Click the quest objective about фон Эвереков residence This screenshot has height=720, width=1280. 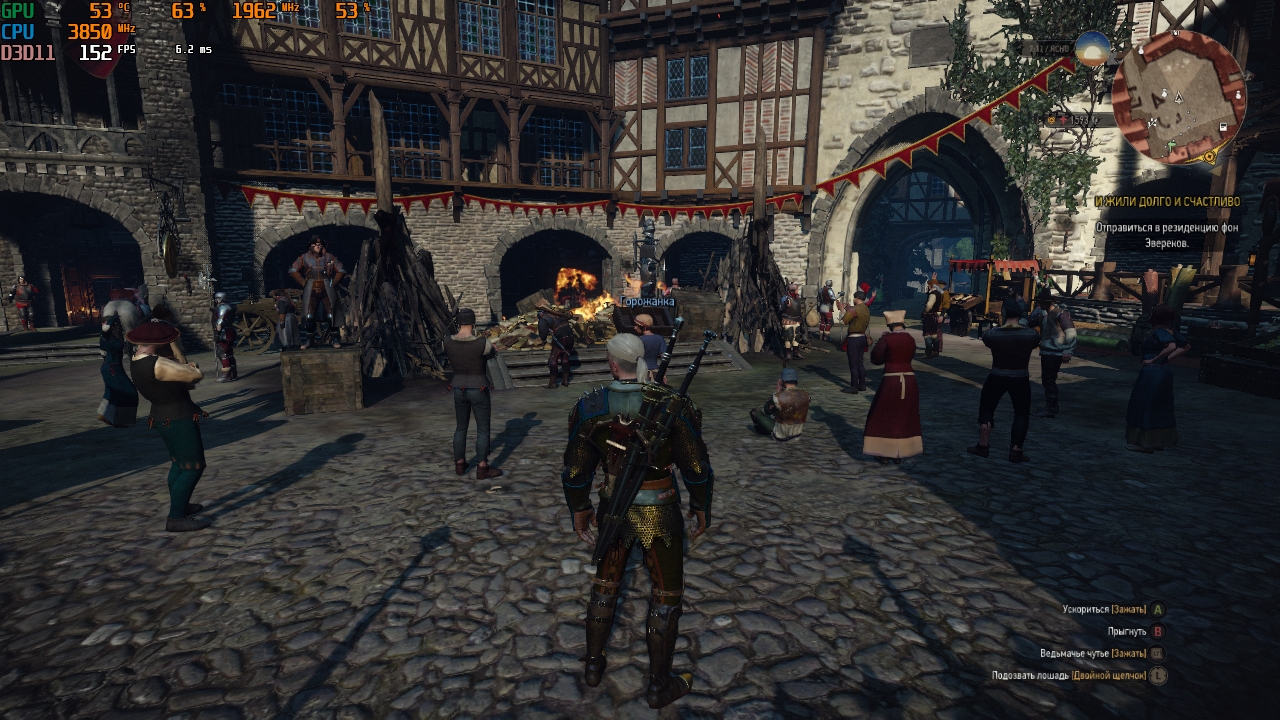[1167, 235]
